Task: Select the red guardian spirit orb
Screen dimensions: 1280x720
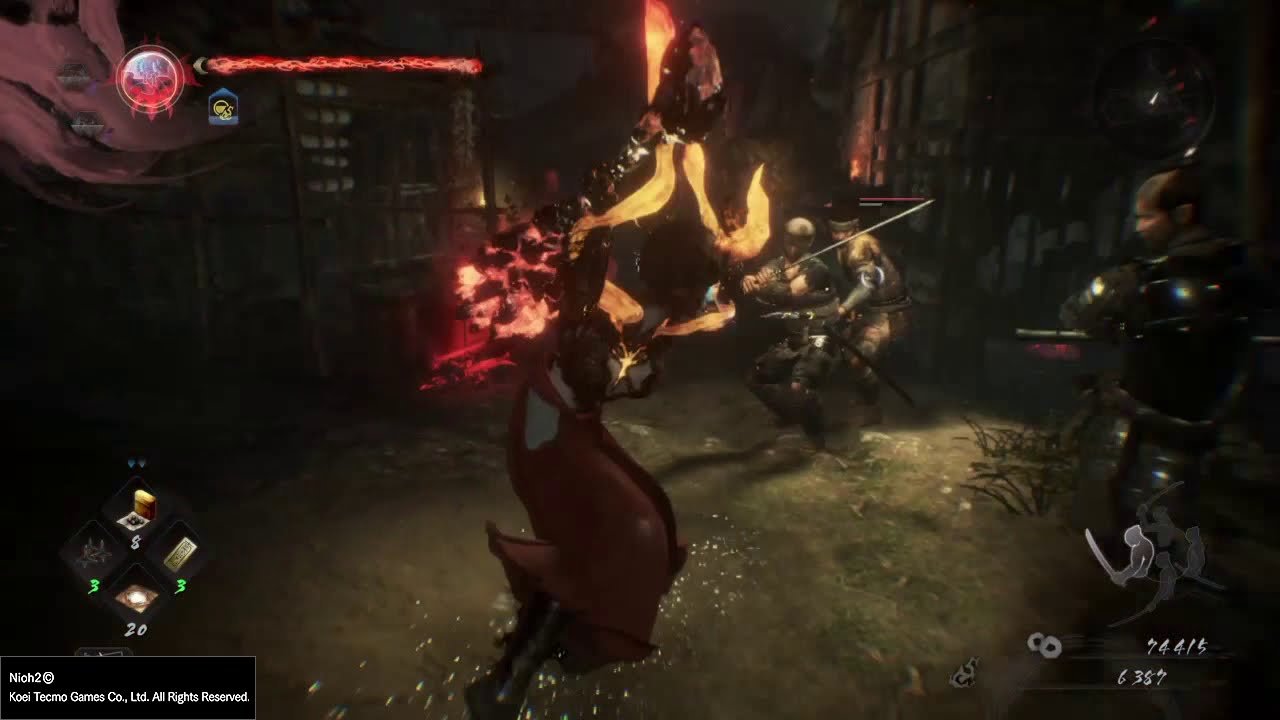Action: (150, 77)
